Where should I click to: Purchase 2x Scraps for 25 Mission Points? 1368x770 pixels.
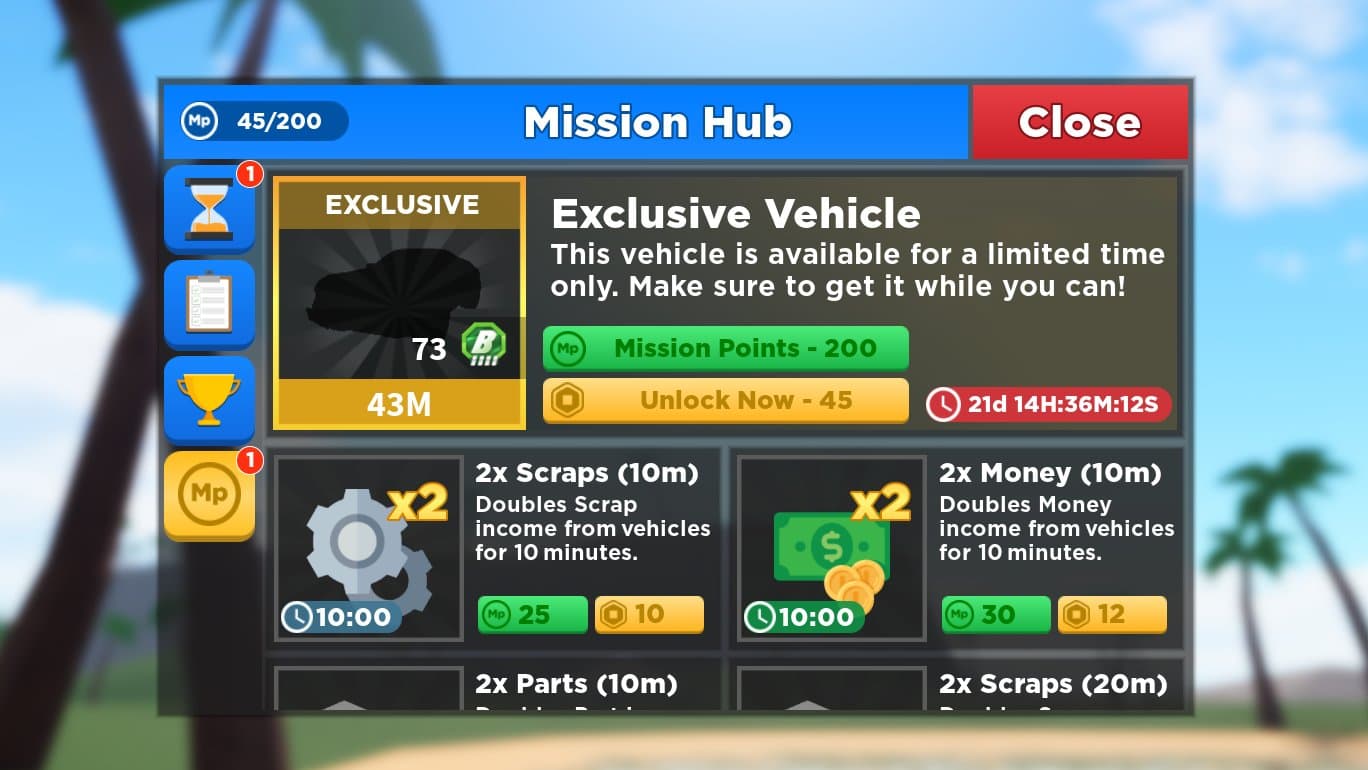point(532,614)
